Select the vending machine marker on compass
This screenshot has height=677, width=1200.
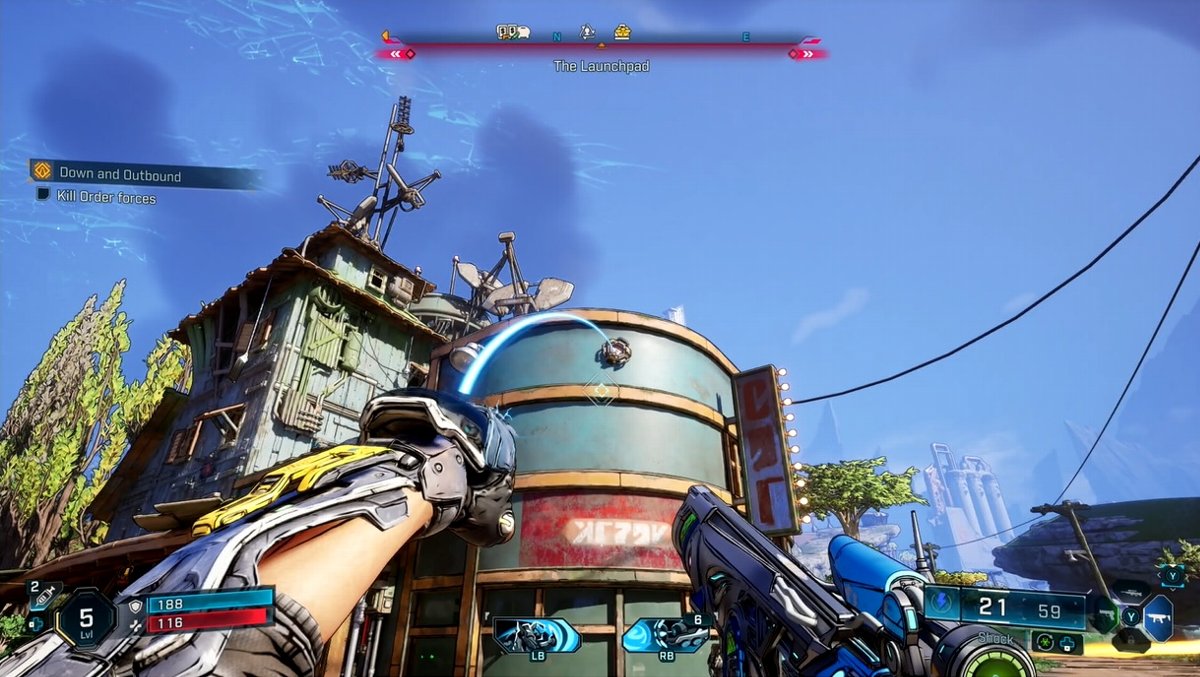tap(513, 32)
